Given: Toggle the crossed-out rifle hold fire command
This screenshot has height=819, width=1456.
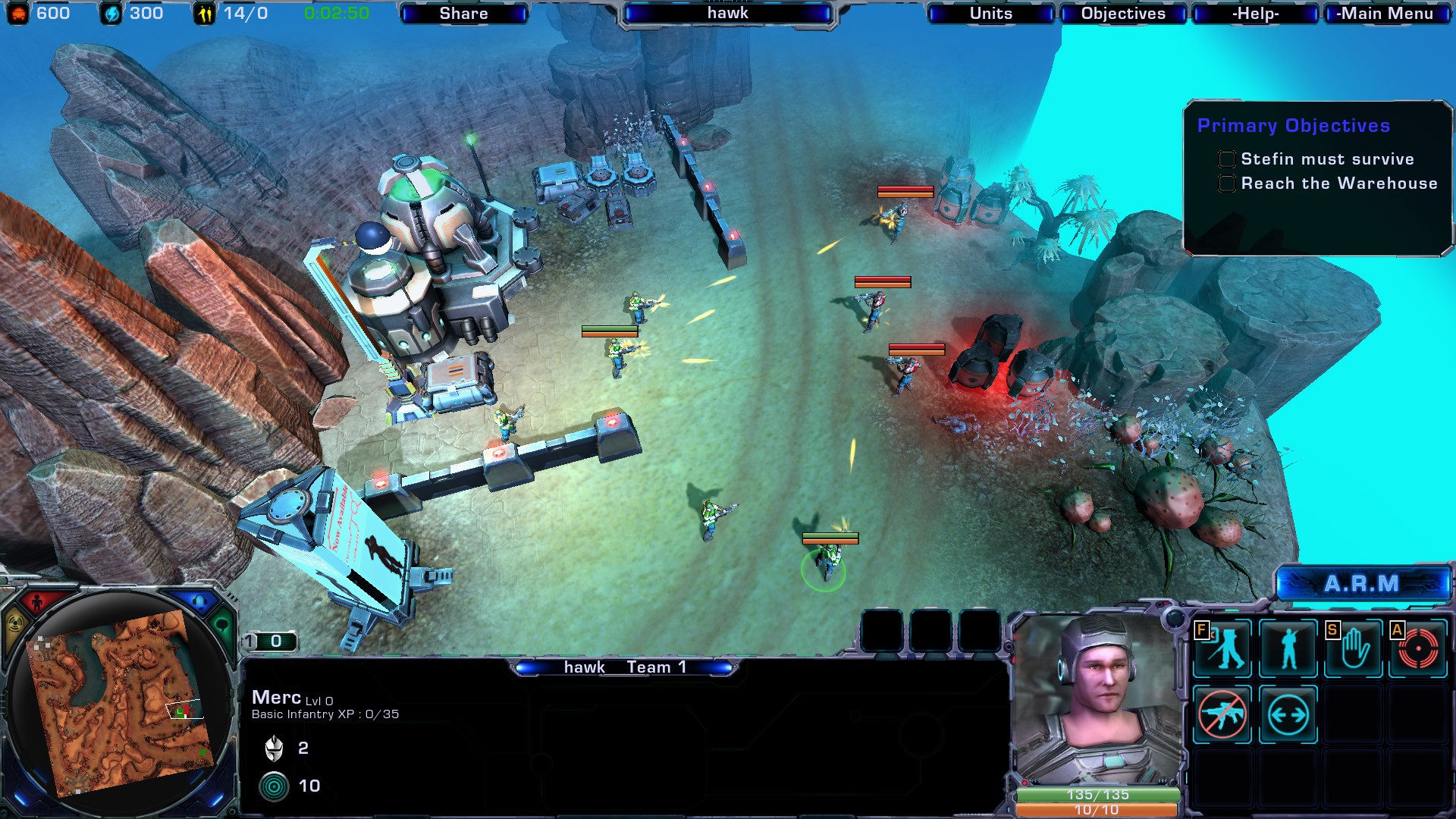Looking at the screenshot, I should pos(1222,714).
